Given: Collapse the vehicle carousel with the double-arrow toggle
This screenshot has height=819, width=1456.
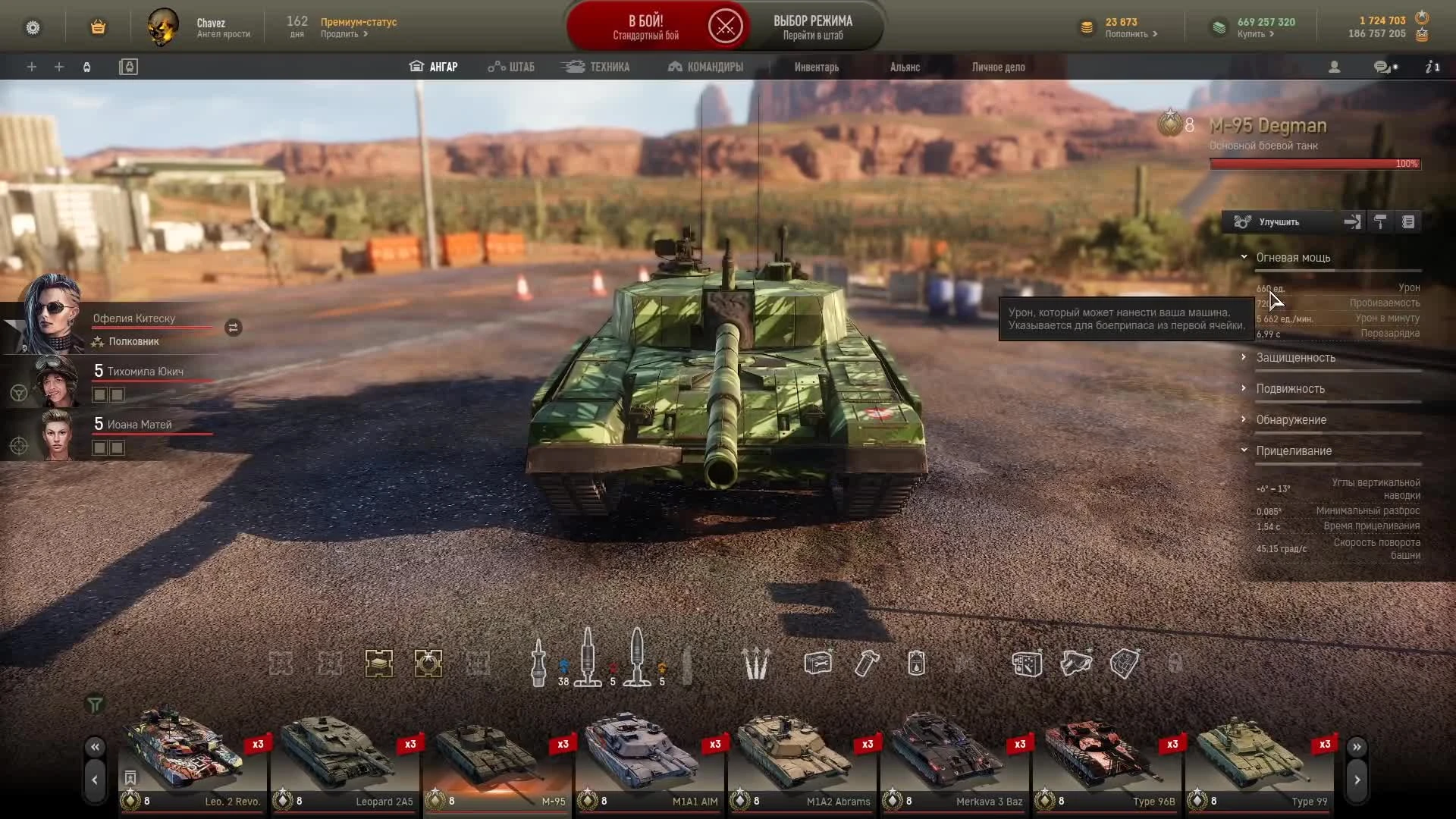Looking at the screenshot, I should click(x=95, y=747).
